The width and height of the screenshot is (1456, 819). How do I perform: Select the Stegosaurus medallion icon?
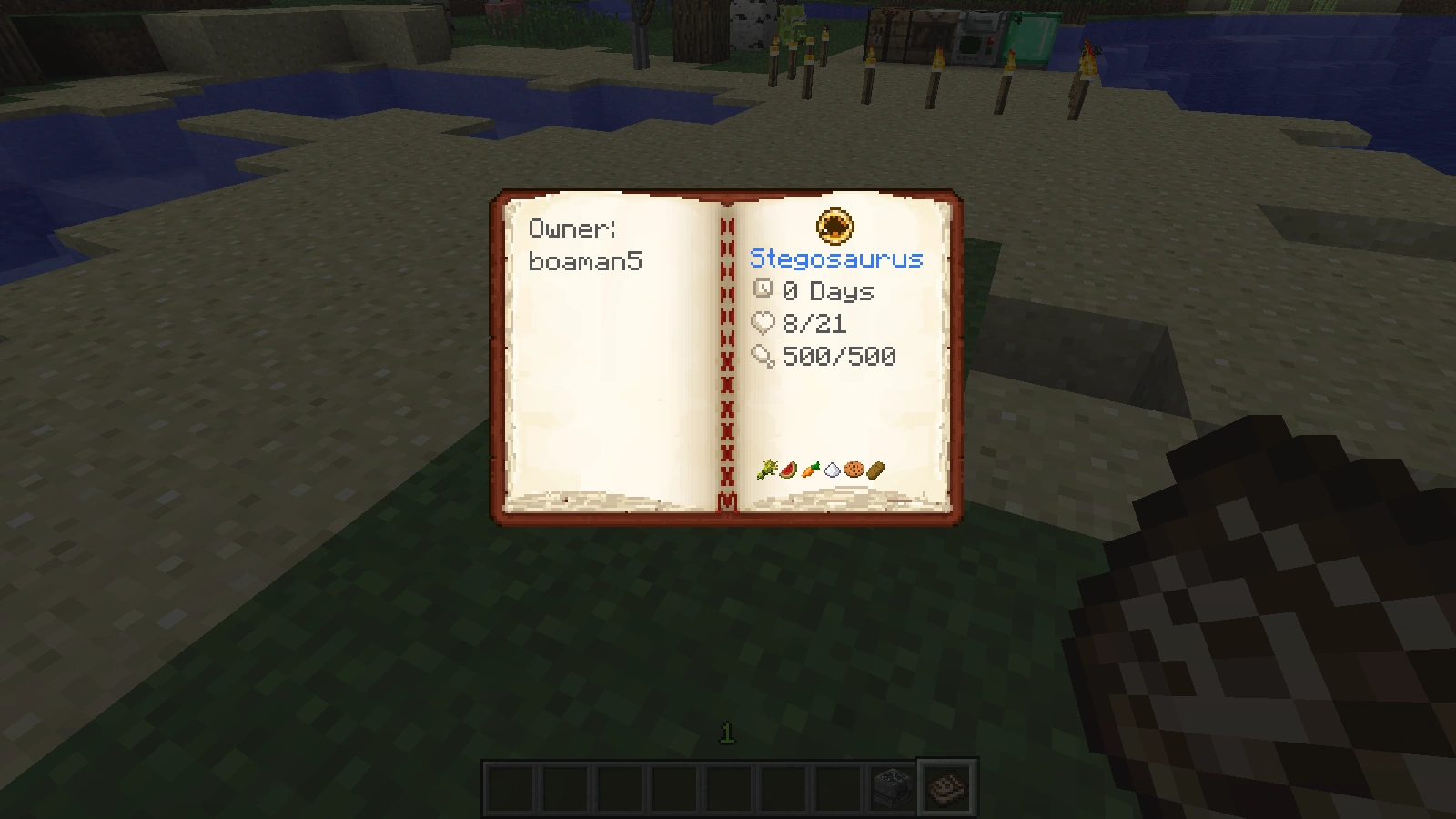(834, 226)
